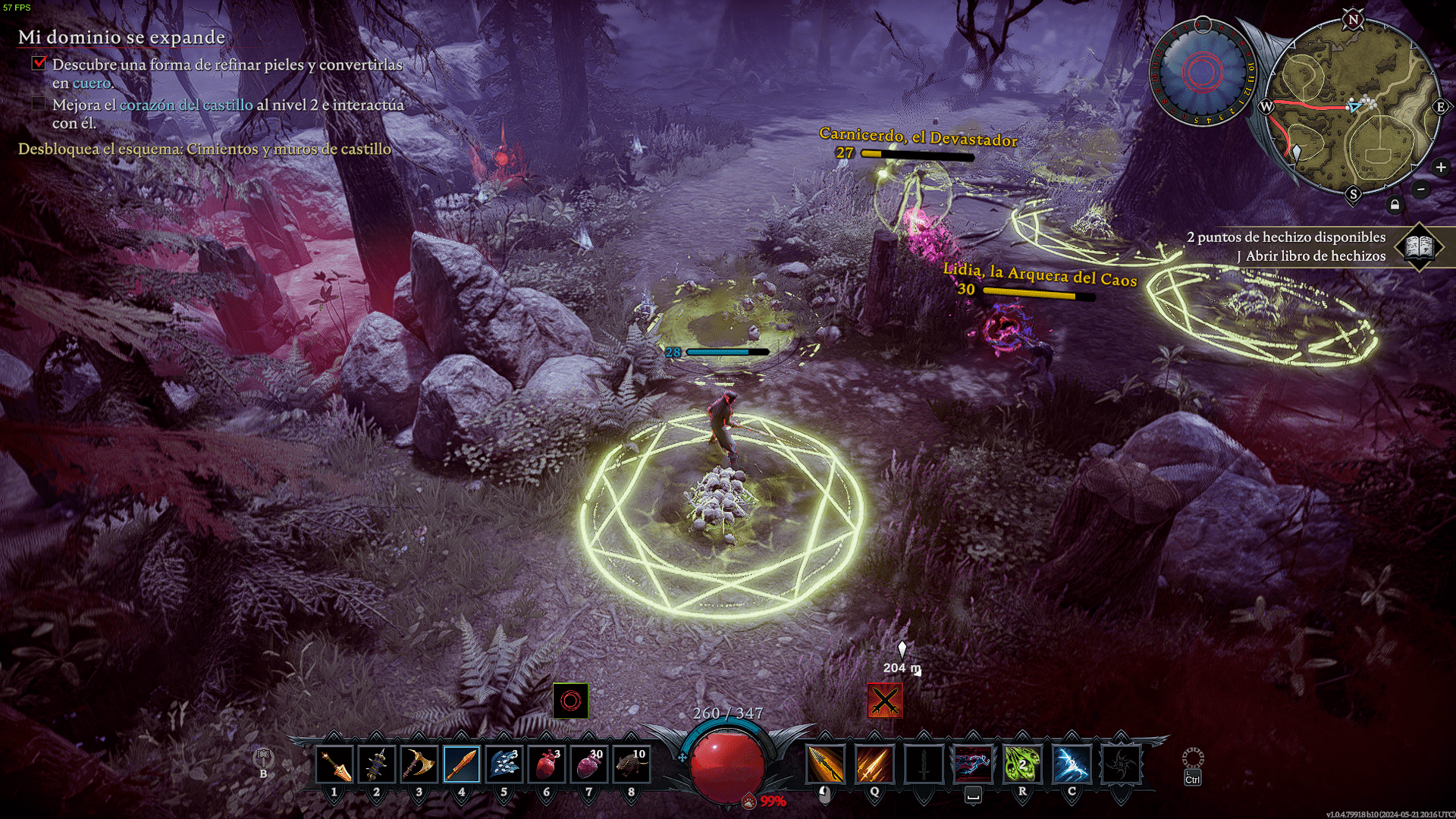
Task: Click the crossed swords combat buff icon
Action: click(885, 701)
